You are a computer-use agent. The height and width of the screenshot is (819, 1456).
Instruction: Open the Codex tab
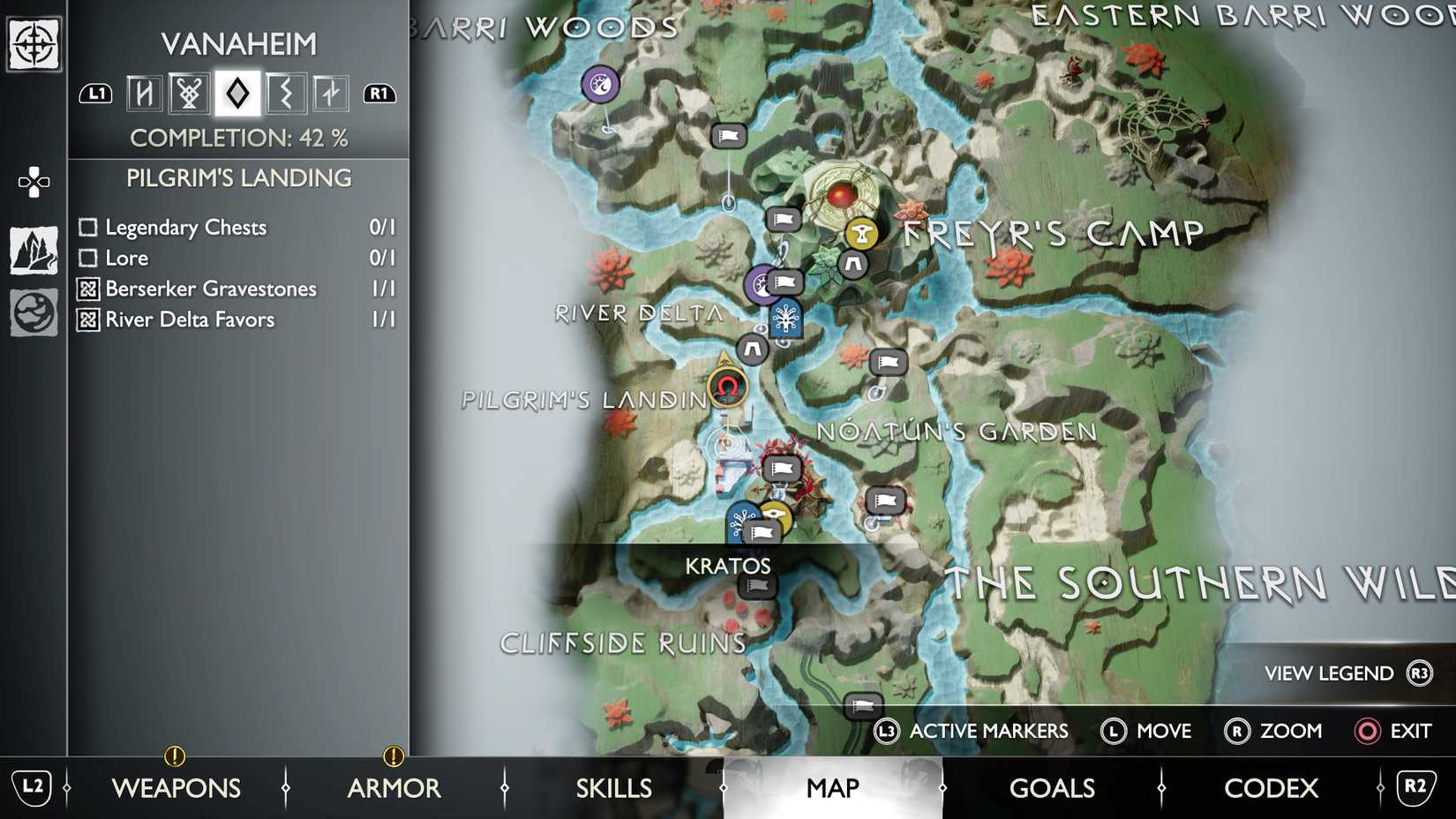pos(1271,787)
